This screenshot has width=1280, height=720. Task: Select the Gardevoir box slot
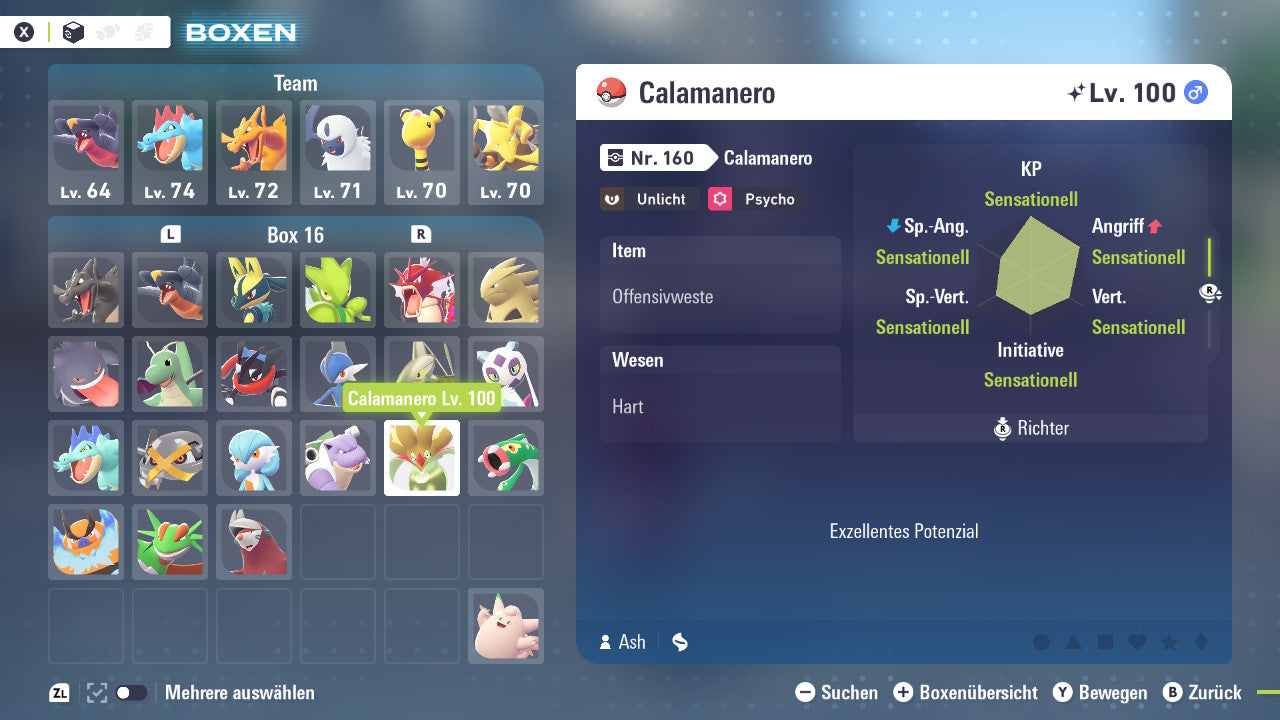[x=254, y=458]
